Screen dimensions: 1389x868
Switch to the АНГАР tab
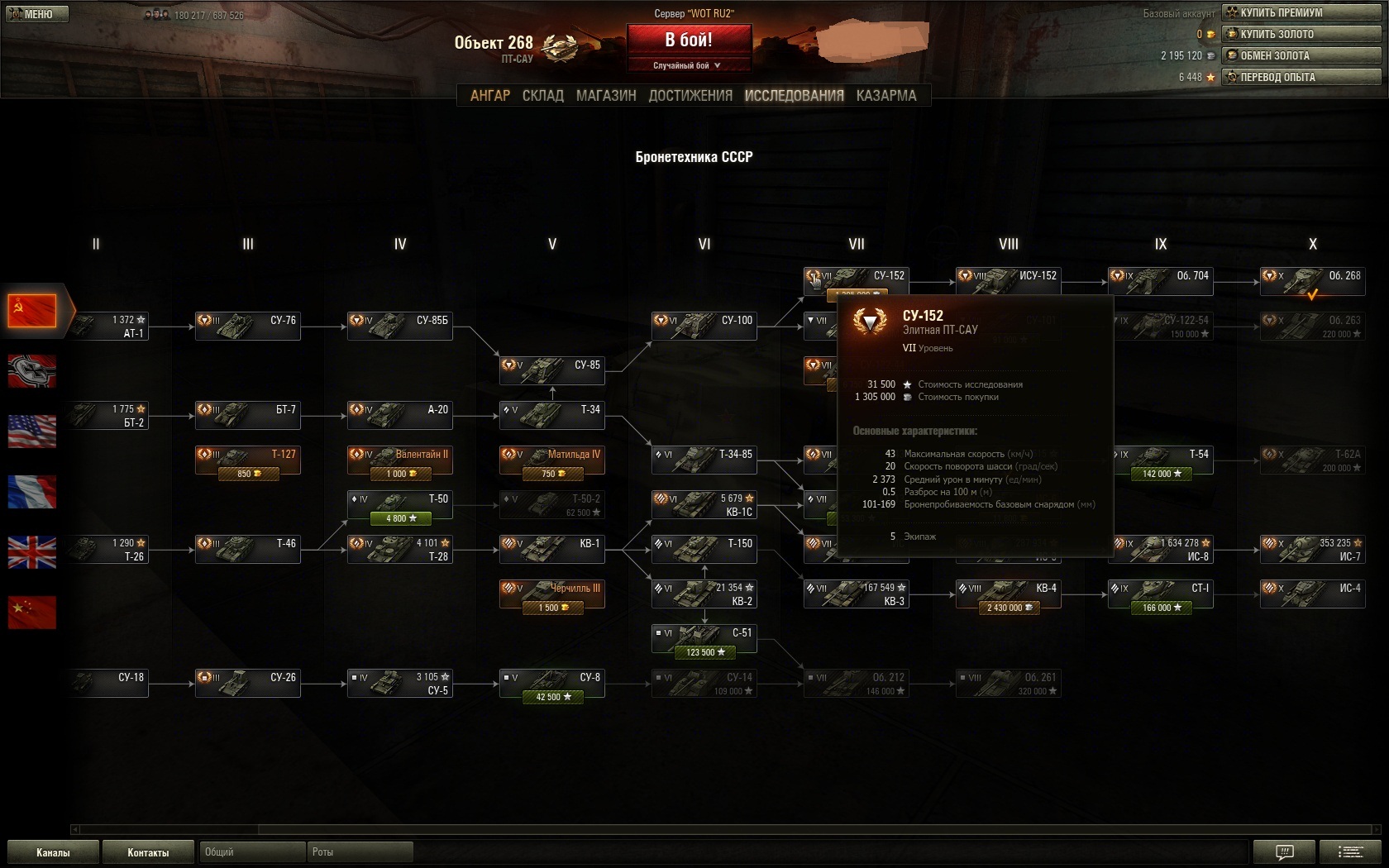click(x=490, y=96)
